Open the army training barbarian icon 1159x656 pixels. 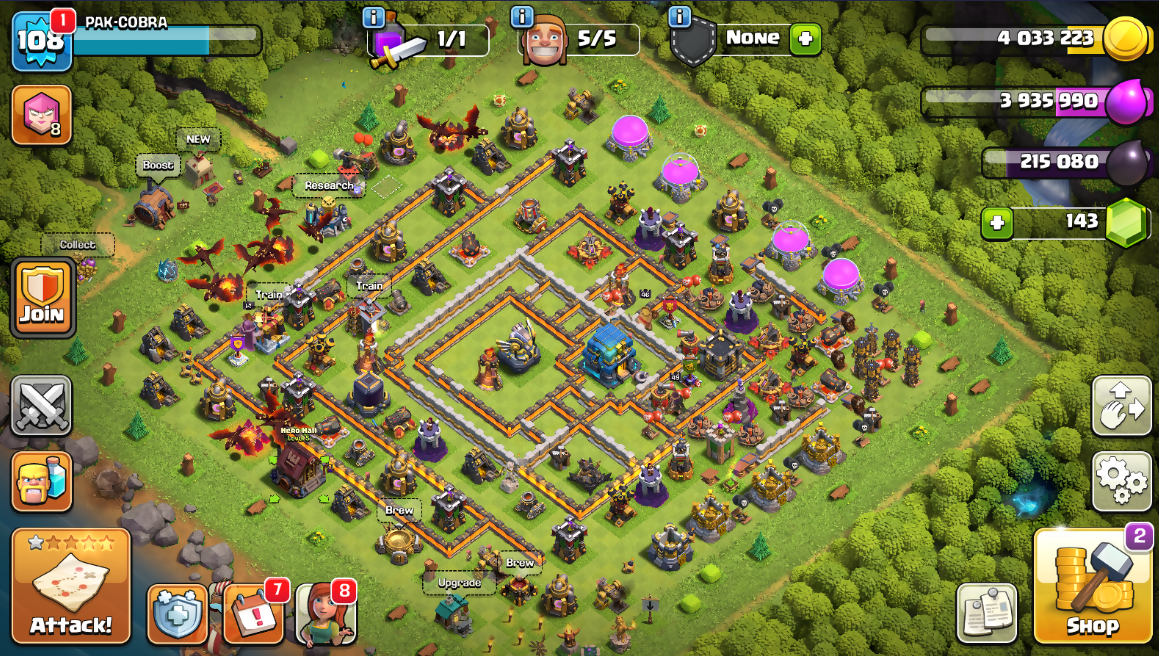coord(42,481)
